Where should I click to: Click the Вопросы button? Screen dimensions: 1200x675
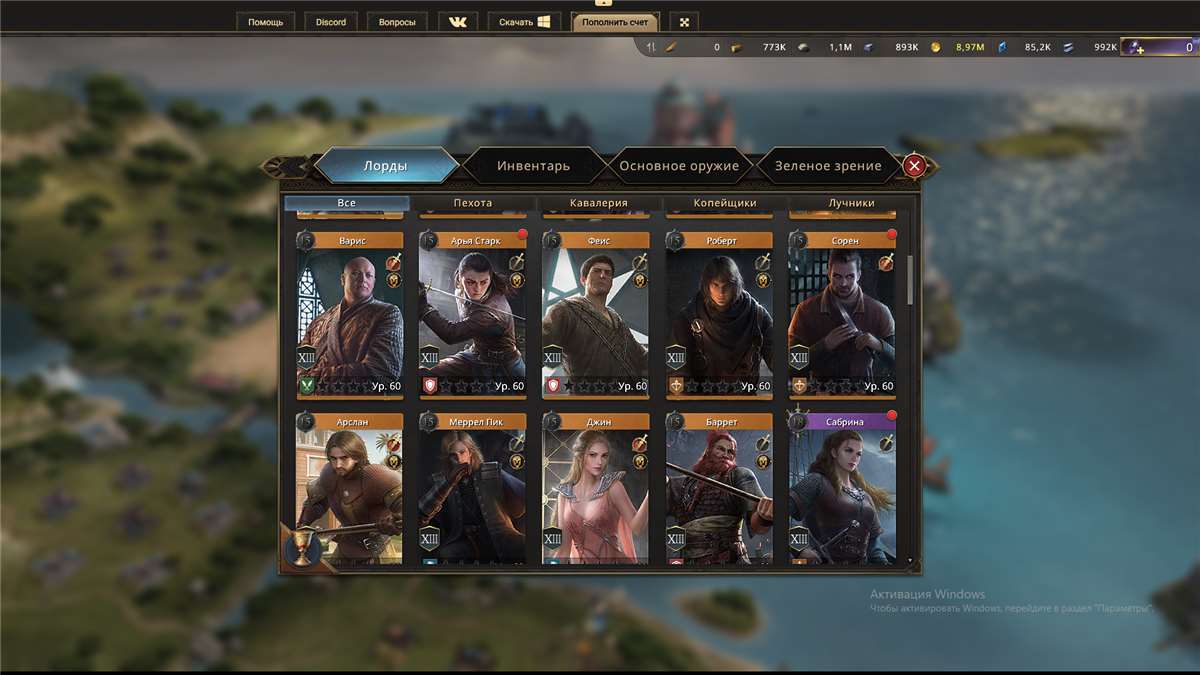coord(397,22)
